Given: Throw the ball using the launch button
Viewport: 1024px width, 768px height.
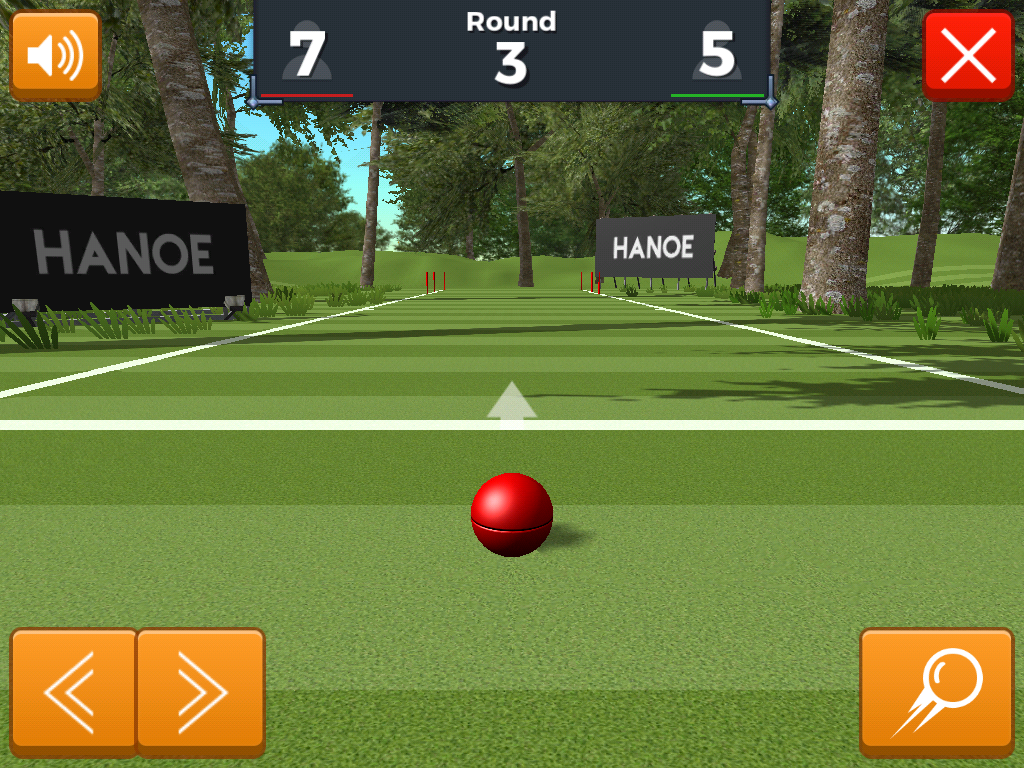Looking at the screenshot, I should point(937,691).
